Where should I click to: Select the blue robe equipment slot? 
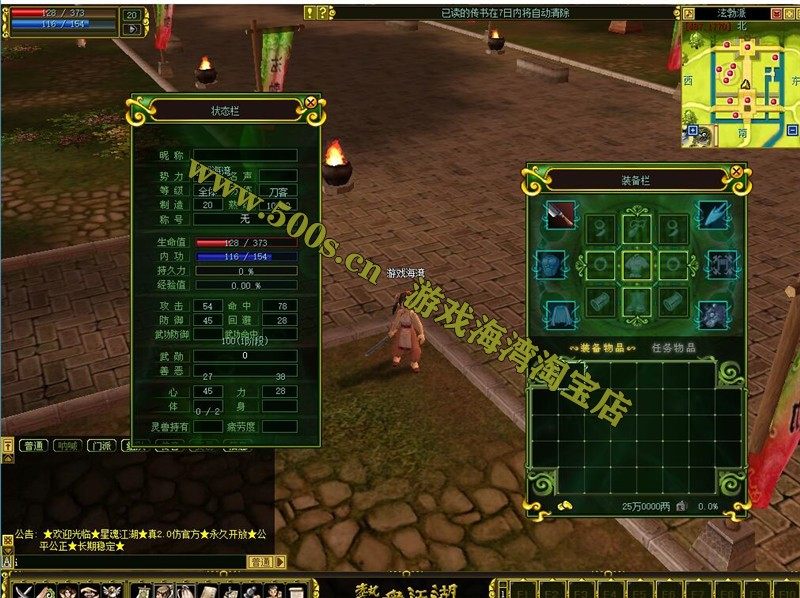[x=560, y=312]
